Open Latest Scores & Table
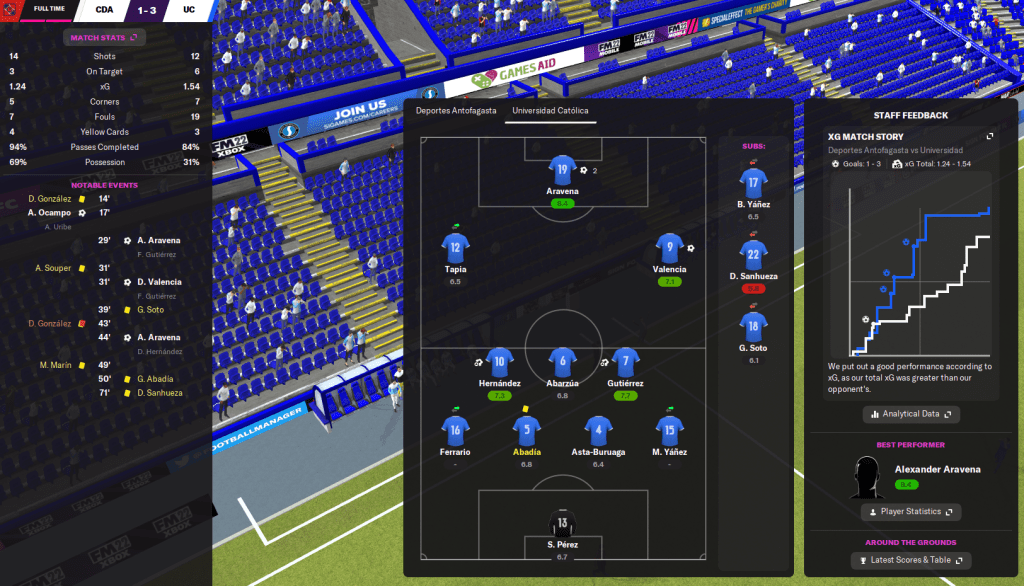 pos(910,560)
